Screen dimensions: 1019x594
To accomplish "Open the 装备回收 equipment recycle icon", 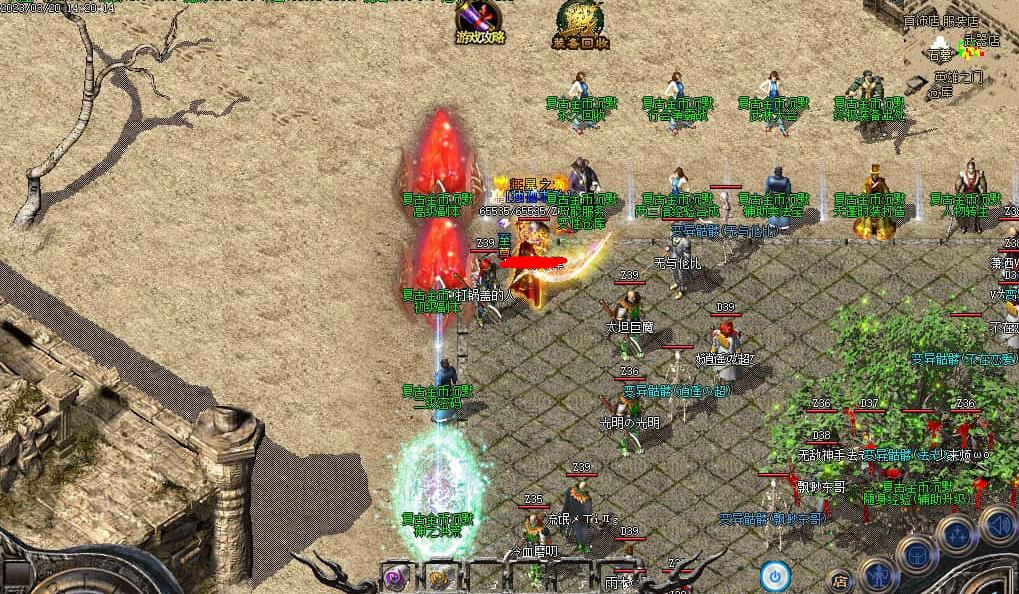I will click(x=580, y=25).
